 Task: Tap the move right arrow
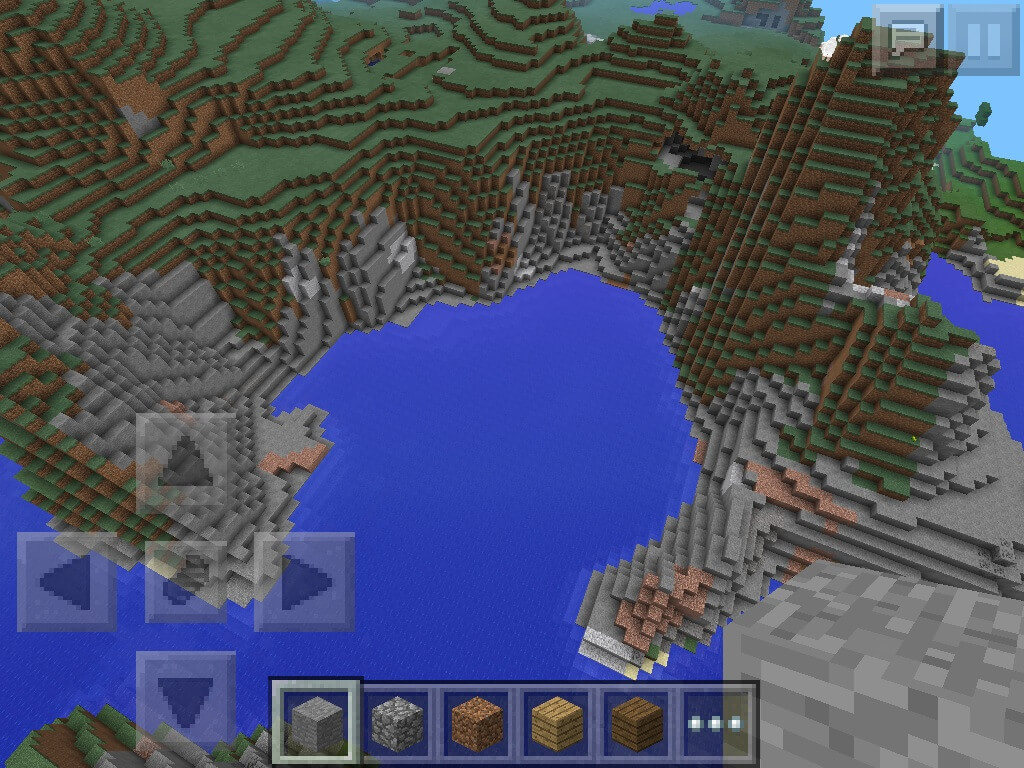click(x=304, y=582)
